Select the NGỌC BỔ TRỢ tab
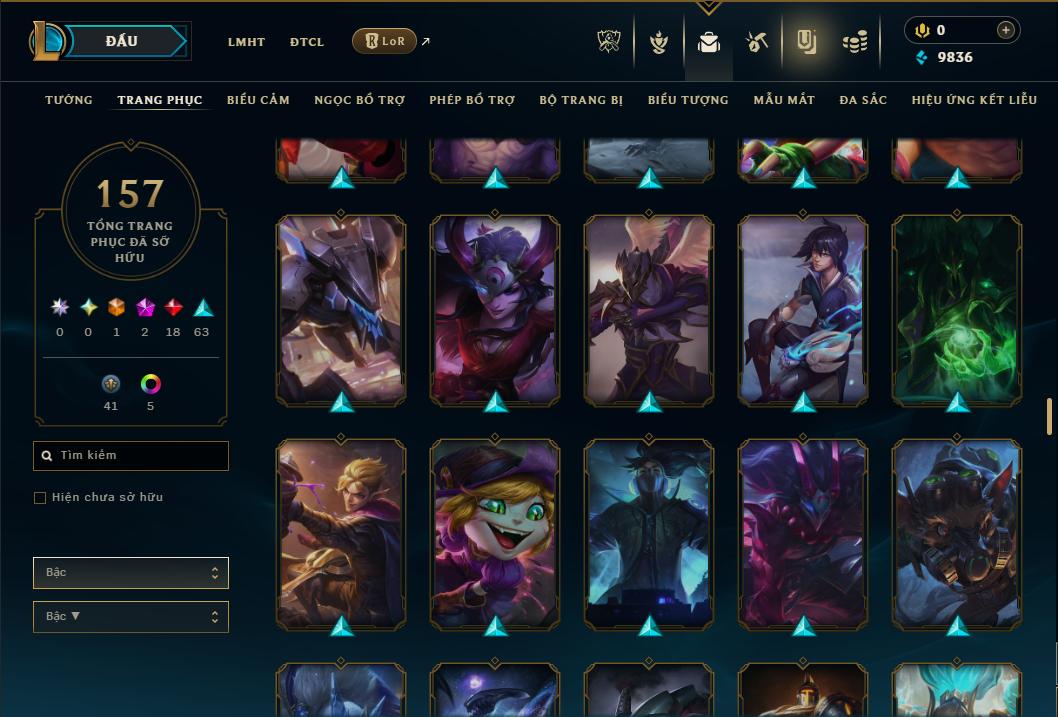Image resolution: width=1058 pixels, height=717 pixels. tap(359, 100)
